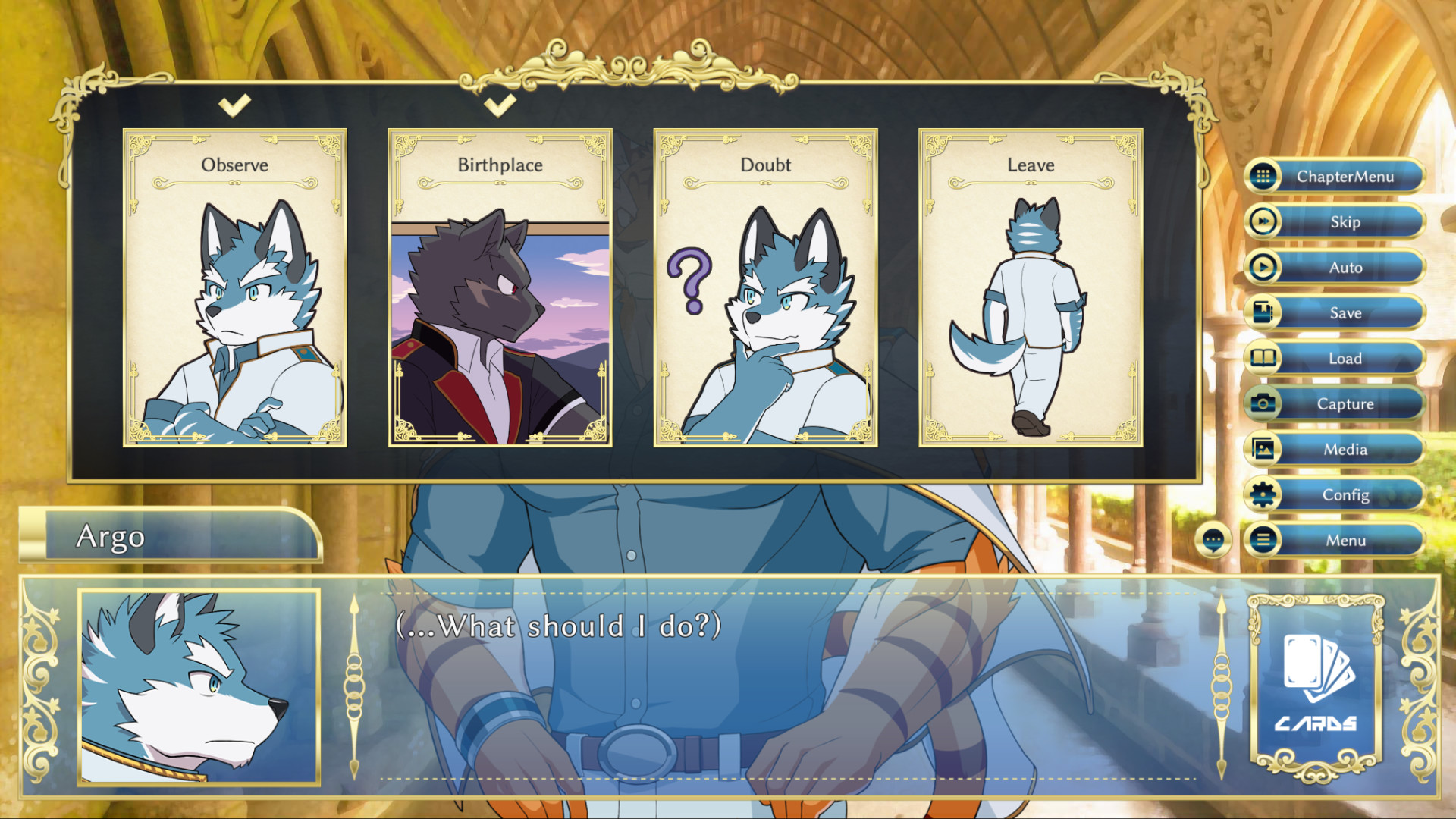Open the Menu with the hamburger icon
Viewport: 1456px width, 819px height.
pyautogui.click(x=1263, y=540)
